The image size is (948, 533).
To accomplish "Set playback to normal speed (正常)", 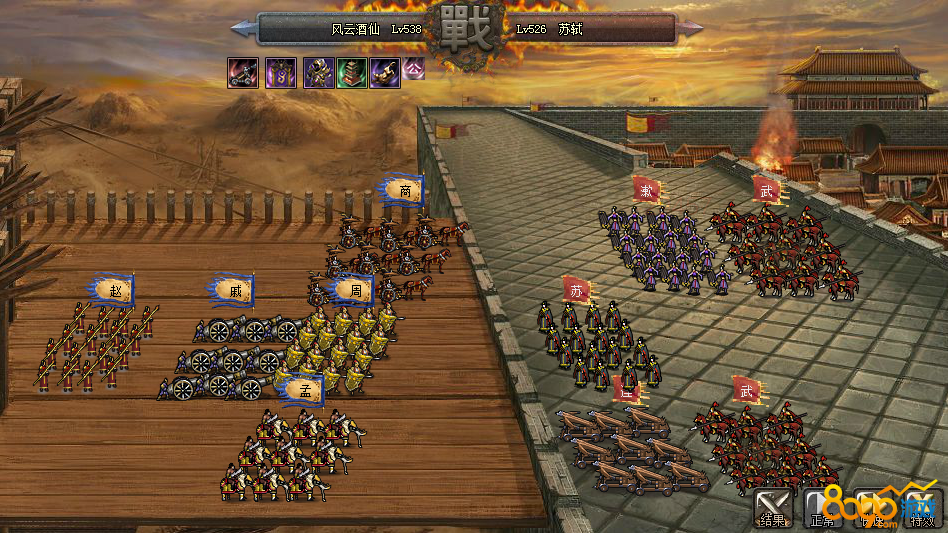I will (822, 507).
